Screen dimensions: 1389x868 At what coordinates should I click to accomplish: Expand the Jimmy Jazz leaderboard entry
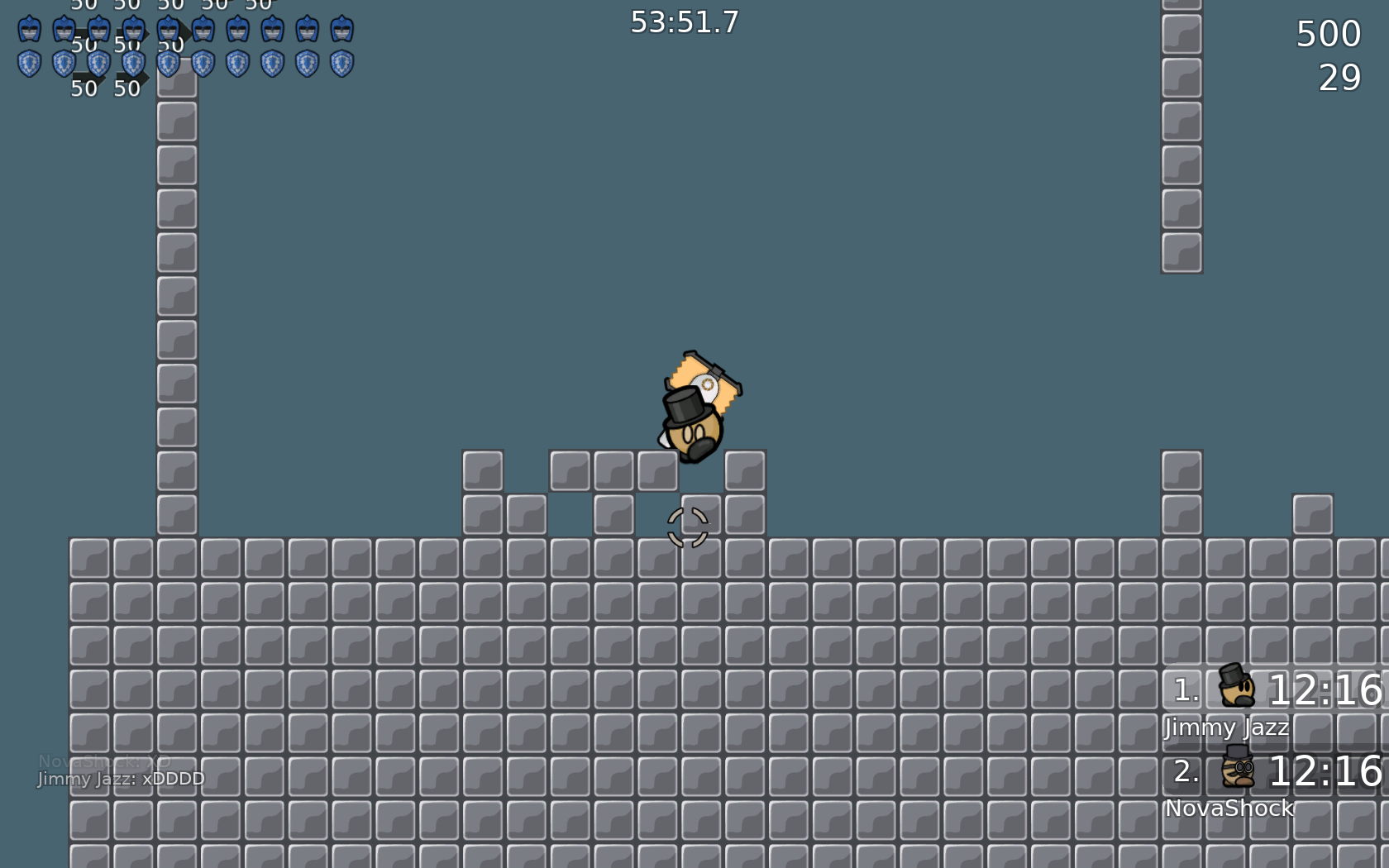click(x=1226, y=728)
